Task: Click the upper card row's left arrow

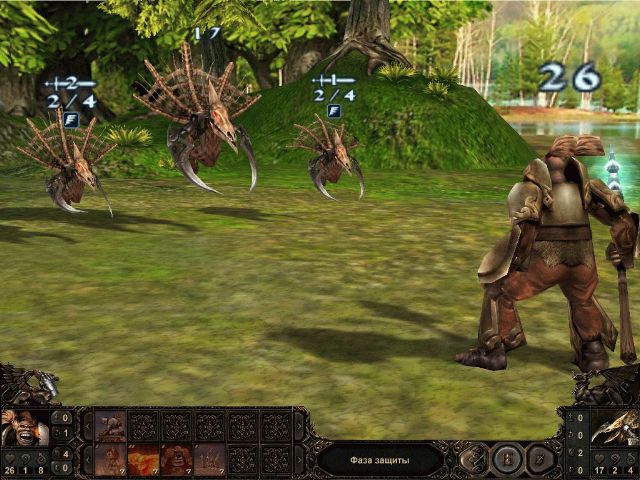Action: point(87,425)
